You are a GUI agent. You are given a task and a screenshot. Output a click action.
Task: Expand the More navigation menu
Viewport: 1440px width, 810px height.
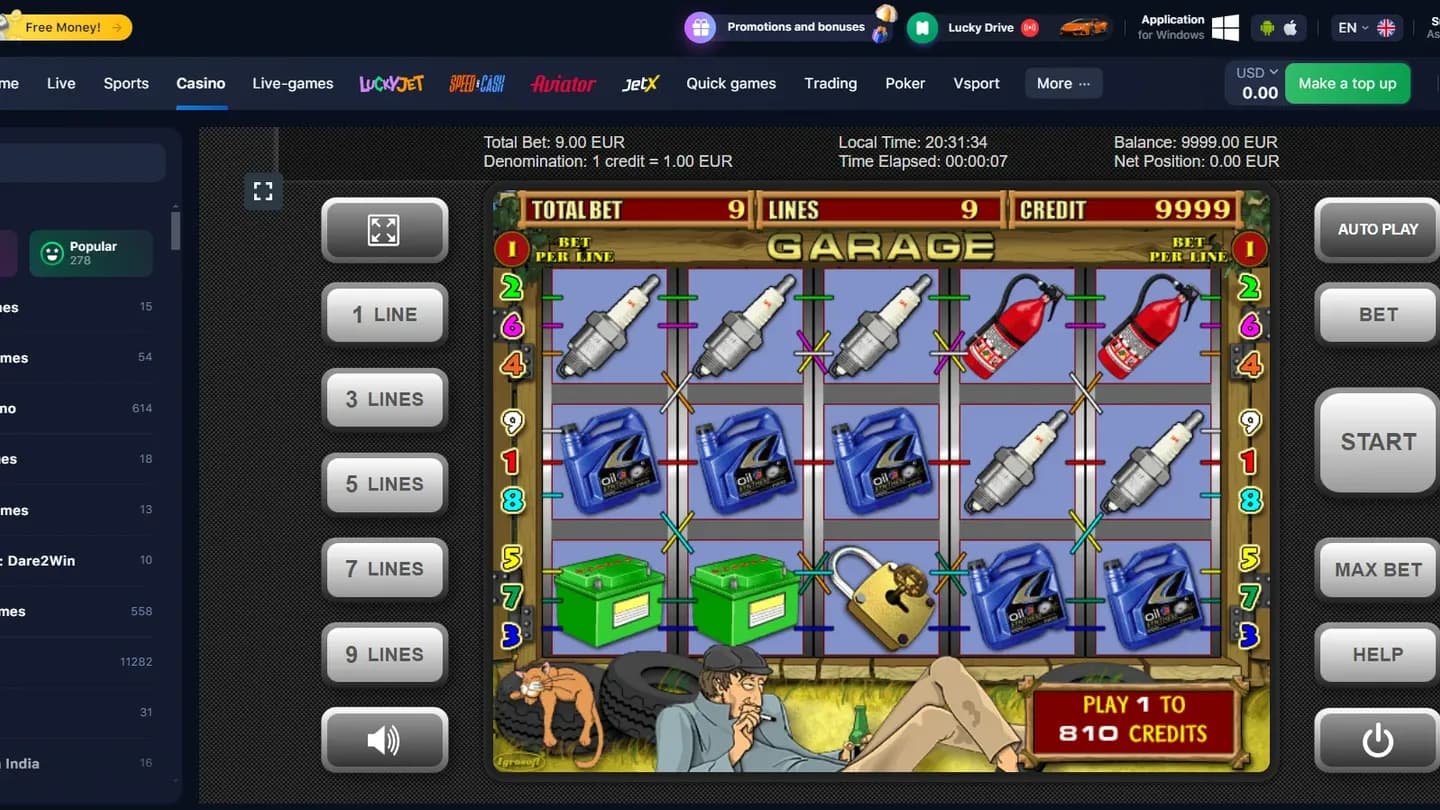(1062, 83)
